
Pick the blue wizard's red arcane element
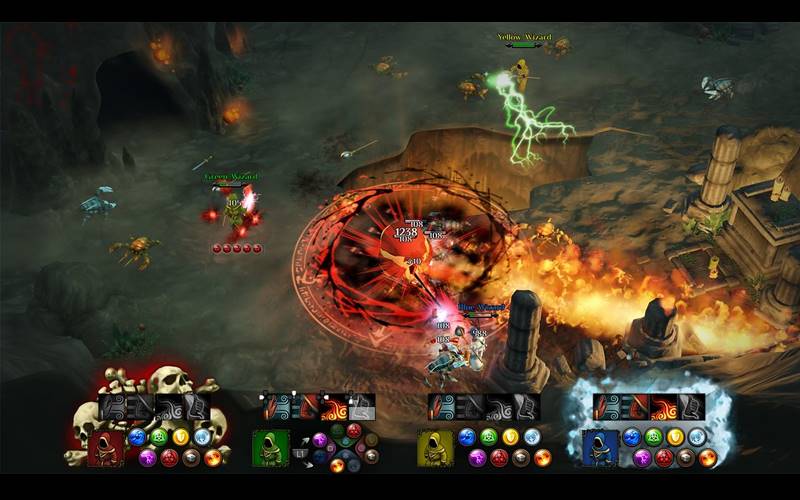664,458
